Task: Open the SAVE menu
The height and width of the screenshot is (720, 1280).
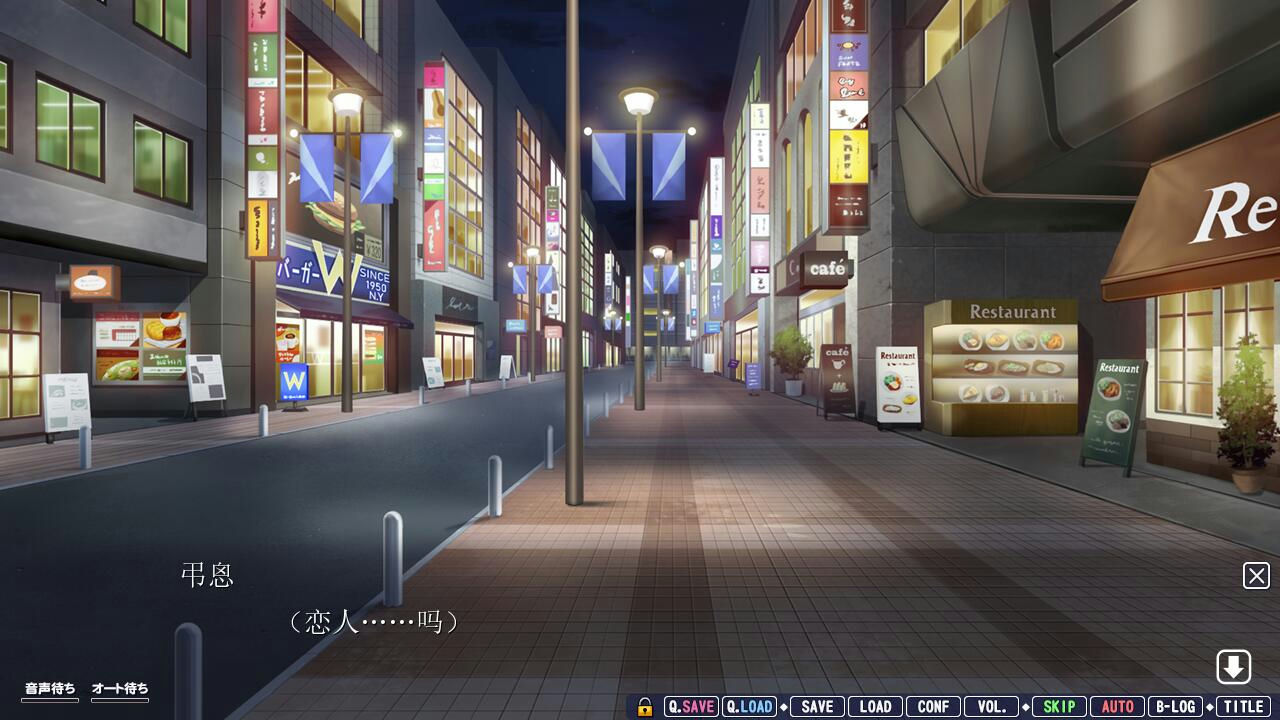Action: point(817,707)
